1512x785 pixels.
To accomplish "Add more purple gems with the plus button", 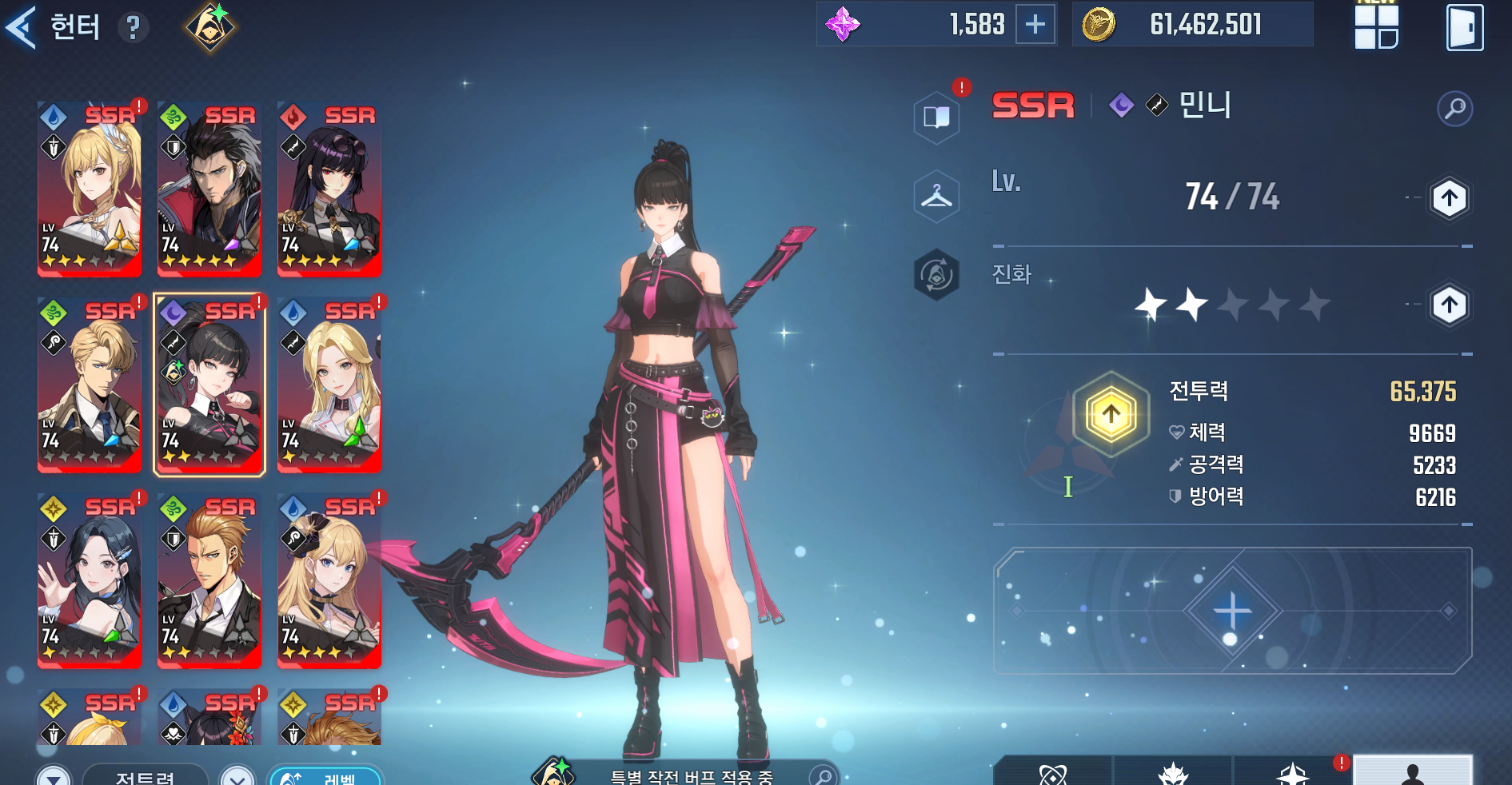I will (1035, 25).
